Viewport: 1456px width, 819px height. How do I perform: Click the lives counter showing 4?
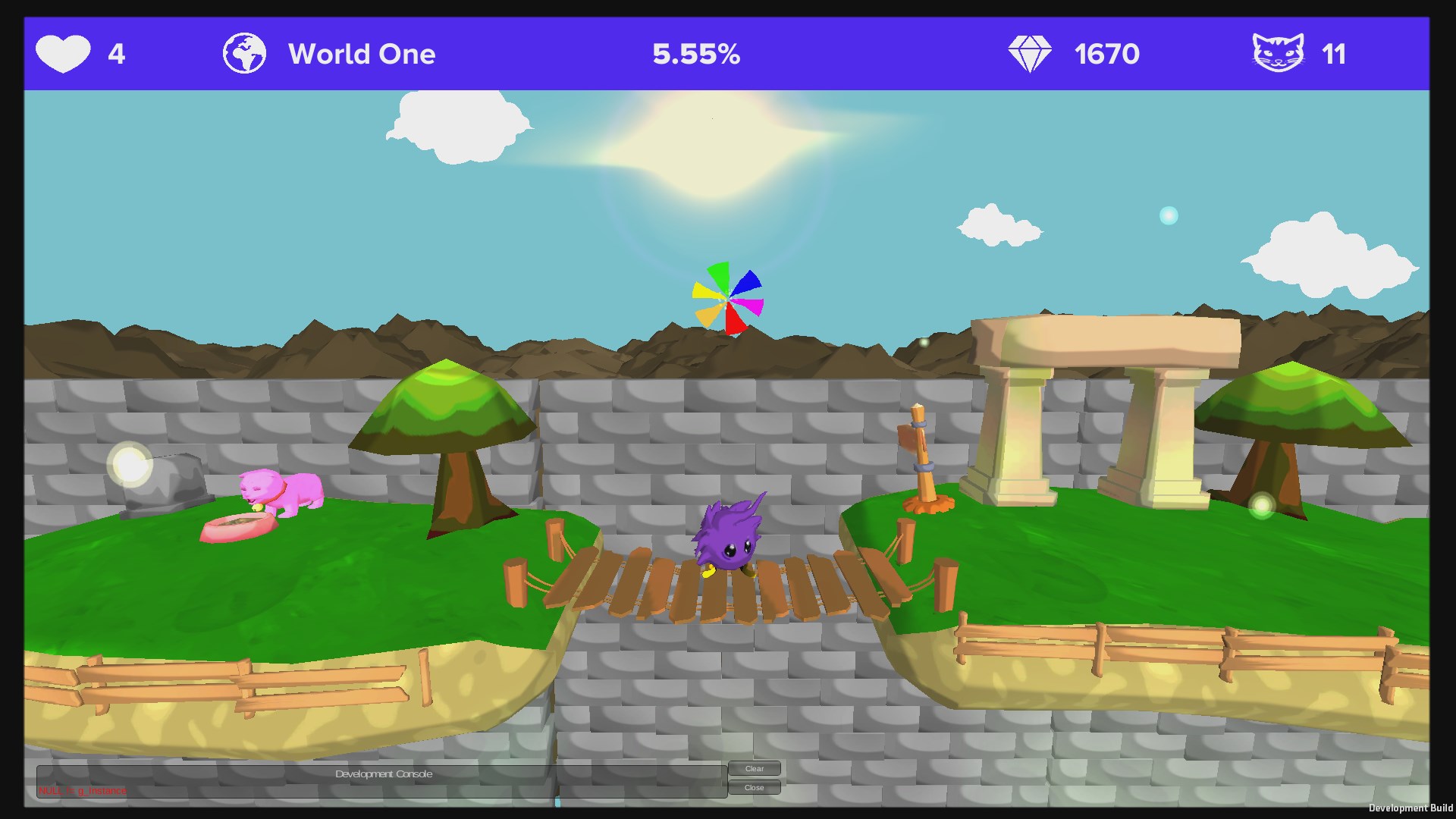116,54
